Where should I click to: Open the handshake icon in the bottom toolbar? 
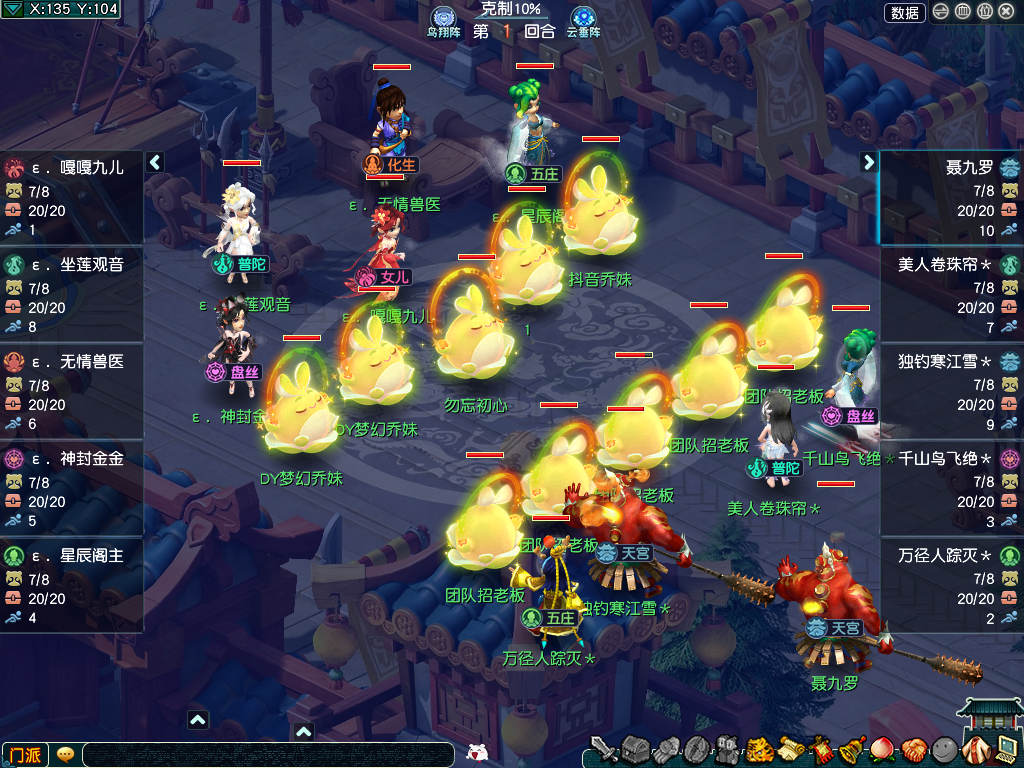click(x=914, y=749)
